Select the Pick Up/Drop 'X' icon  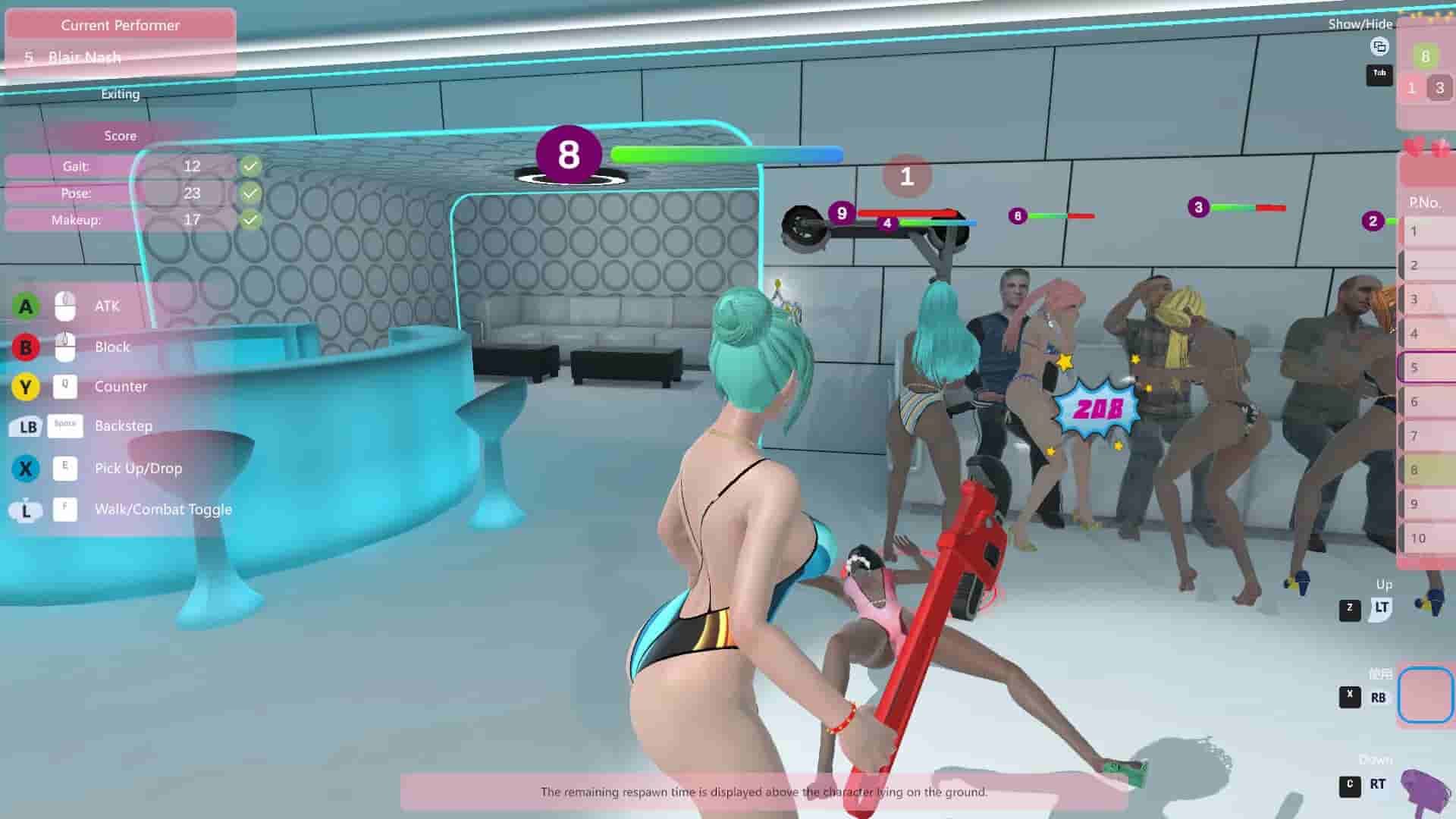pos(25,468)
